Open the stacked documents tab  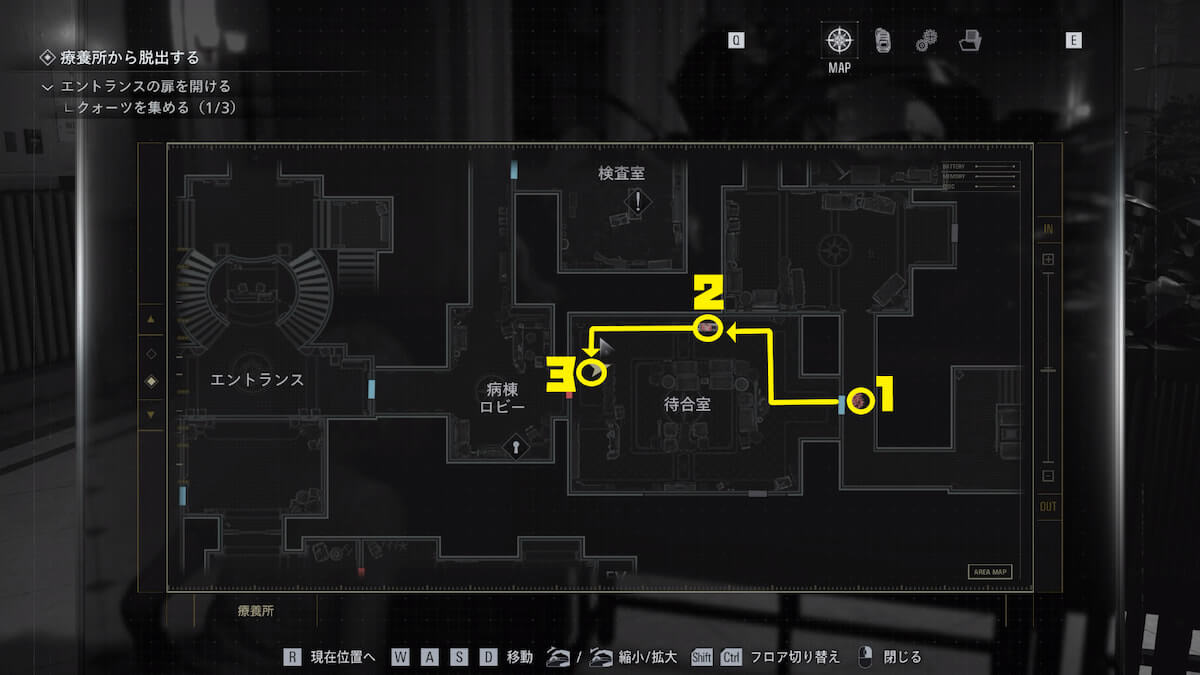coord(883,41)
